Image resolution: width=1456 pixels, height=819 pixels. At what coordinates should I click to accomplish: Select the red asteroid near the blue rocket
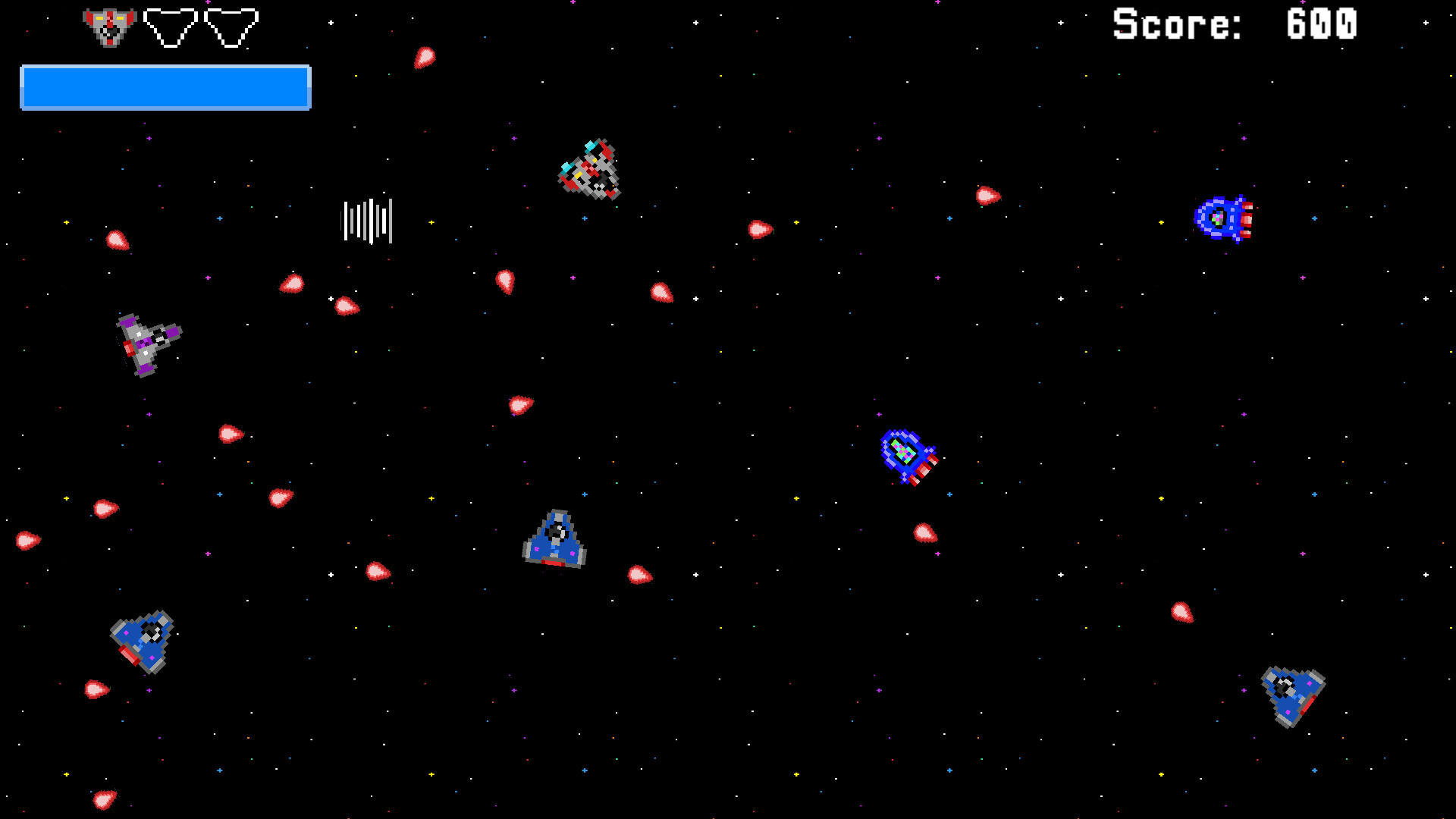point(924,532)
